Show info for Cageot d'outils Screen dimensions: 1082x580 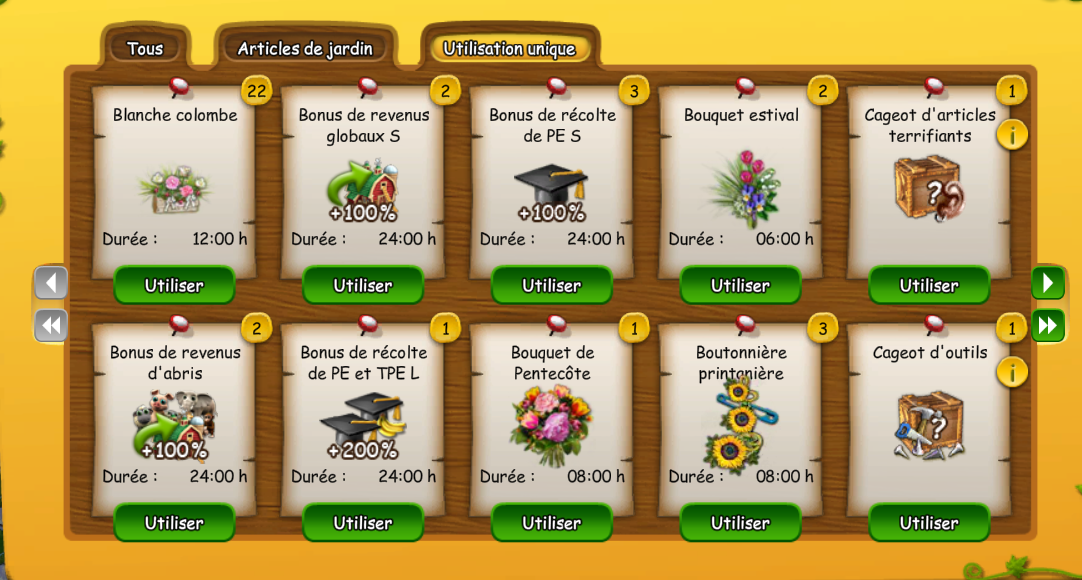(x=1012, y=372)
